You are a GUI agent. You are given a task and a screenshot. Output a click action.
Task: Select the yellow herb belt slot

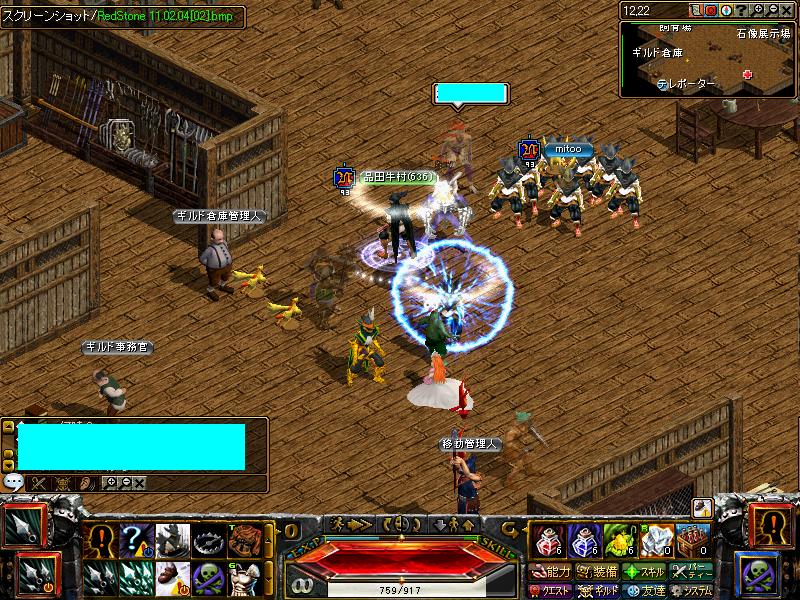tap(619, 539)
